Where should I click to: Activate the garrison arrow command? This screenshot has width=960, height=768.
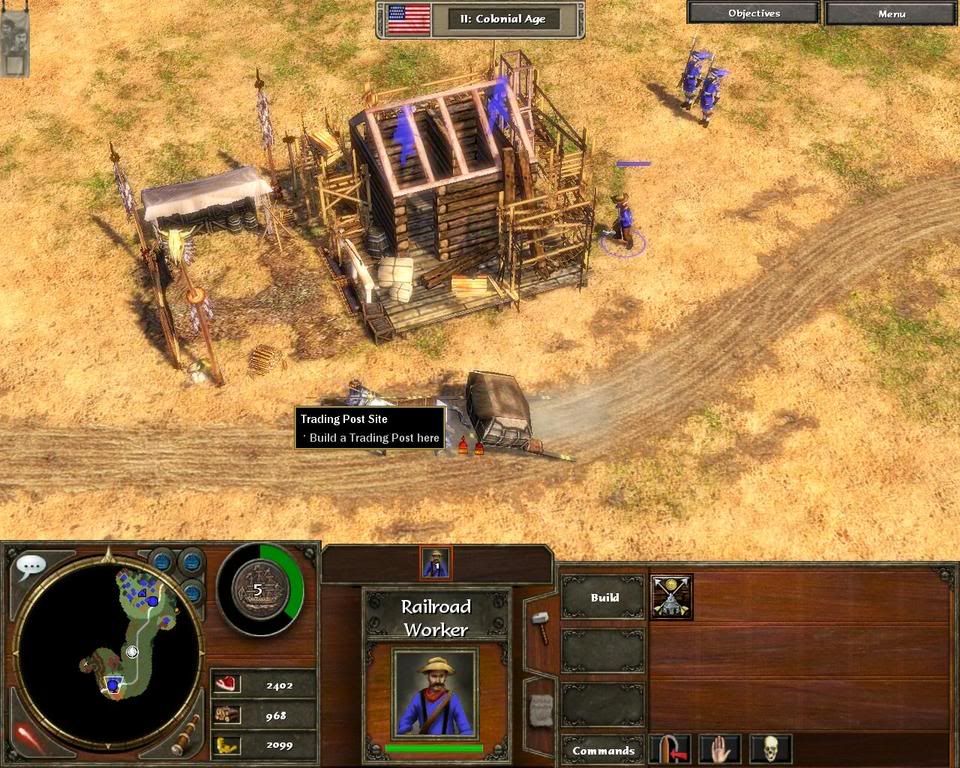(670, 748)
